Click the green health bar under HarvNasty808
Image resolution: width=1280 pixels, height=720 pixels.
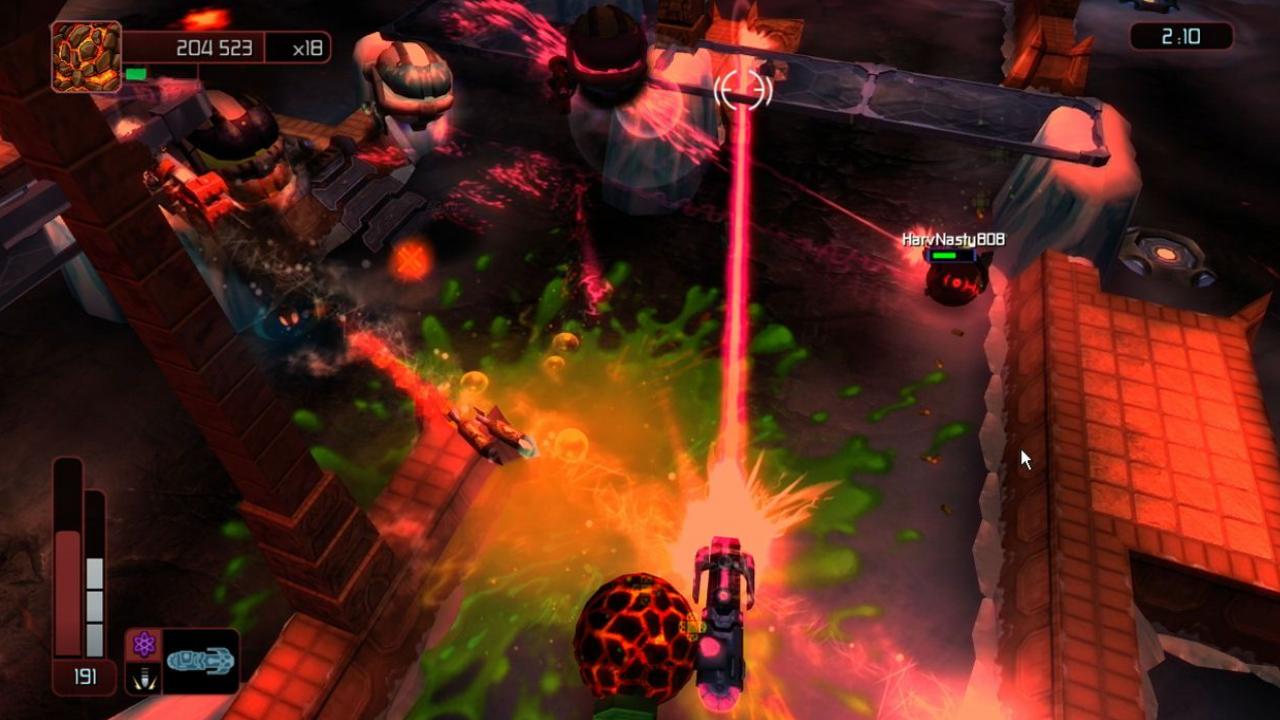[945, 255]
